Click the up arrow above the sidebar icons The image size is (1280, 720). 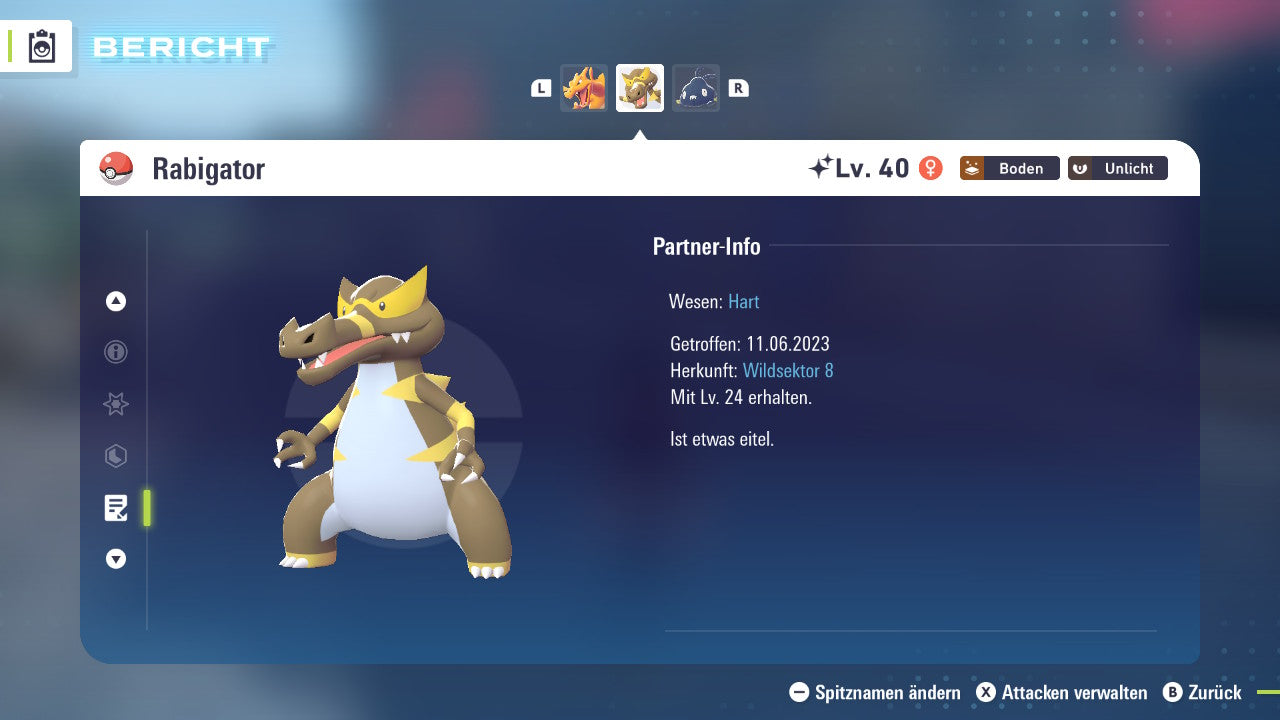(115, 301)
